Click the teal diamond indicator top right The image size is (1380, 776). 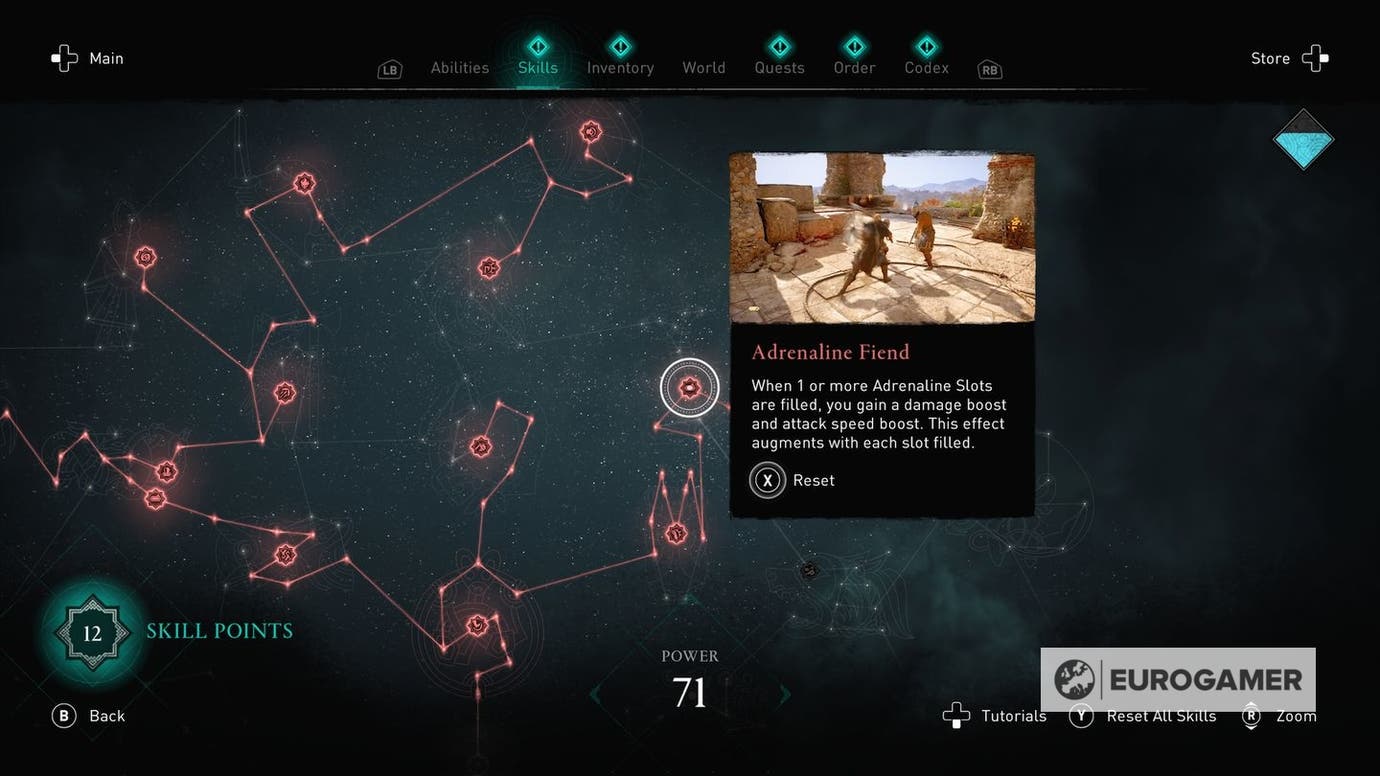point(1303,140)
